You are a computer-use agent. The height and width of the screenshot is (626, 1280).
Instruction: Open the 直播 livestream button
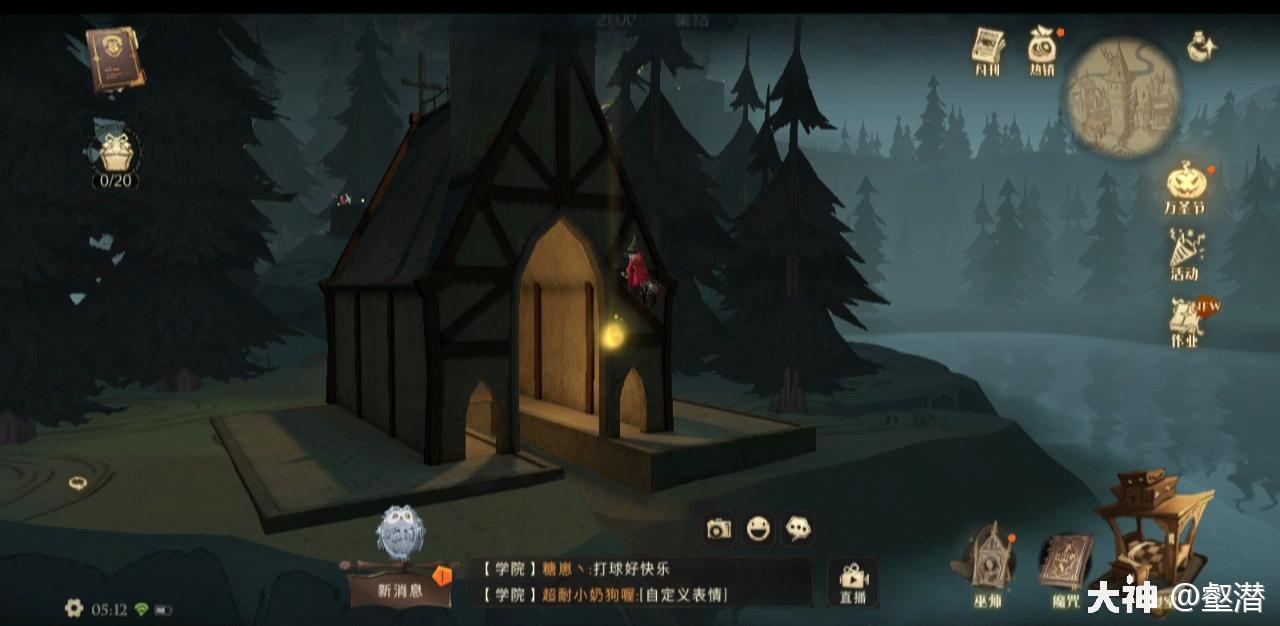click(x=853, y=583)
